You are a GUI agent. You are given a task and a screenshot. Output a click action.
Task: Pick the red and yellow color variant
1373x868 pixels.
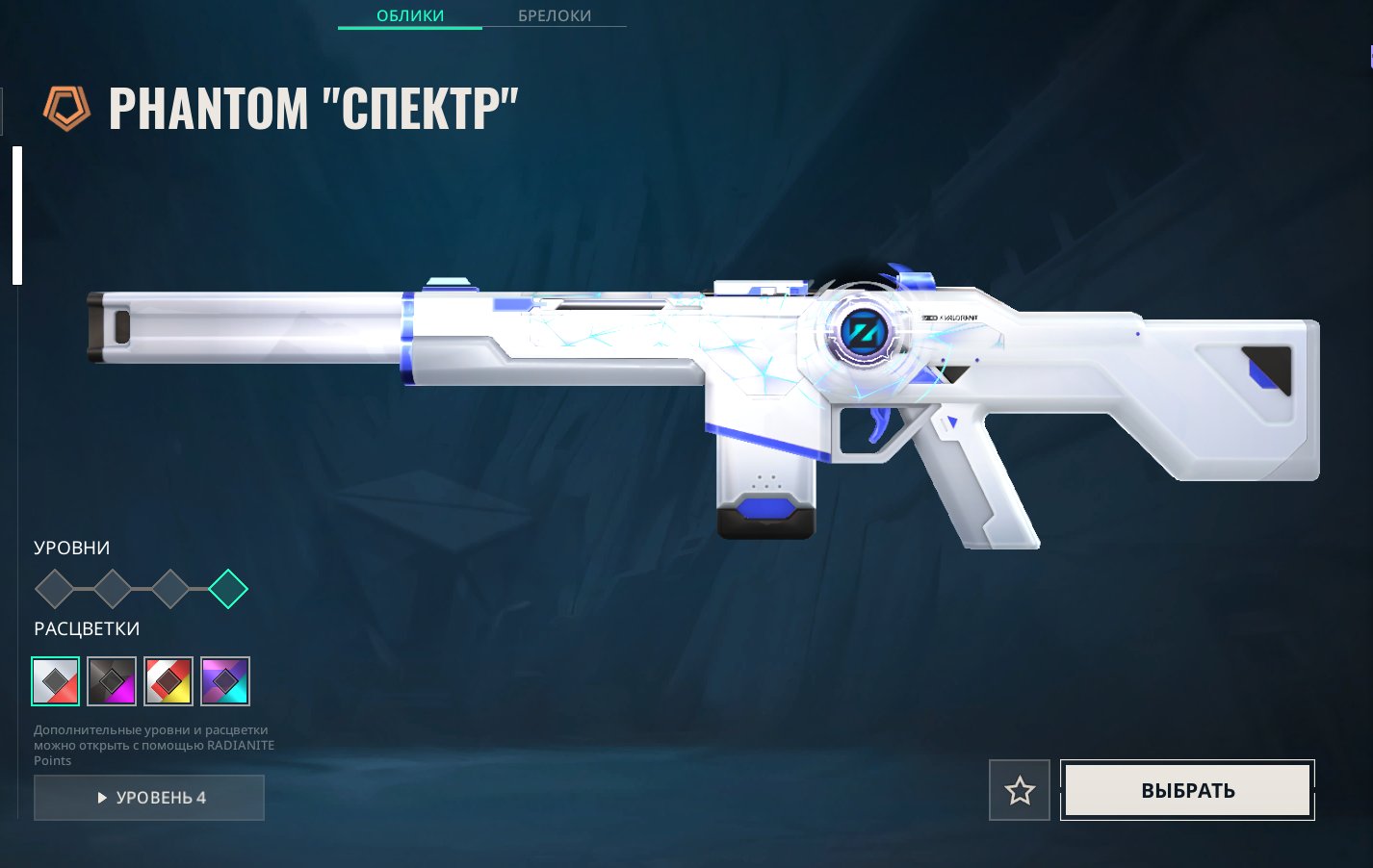168,681
